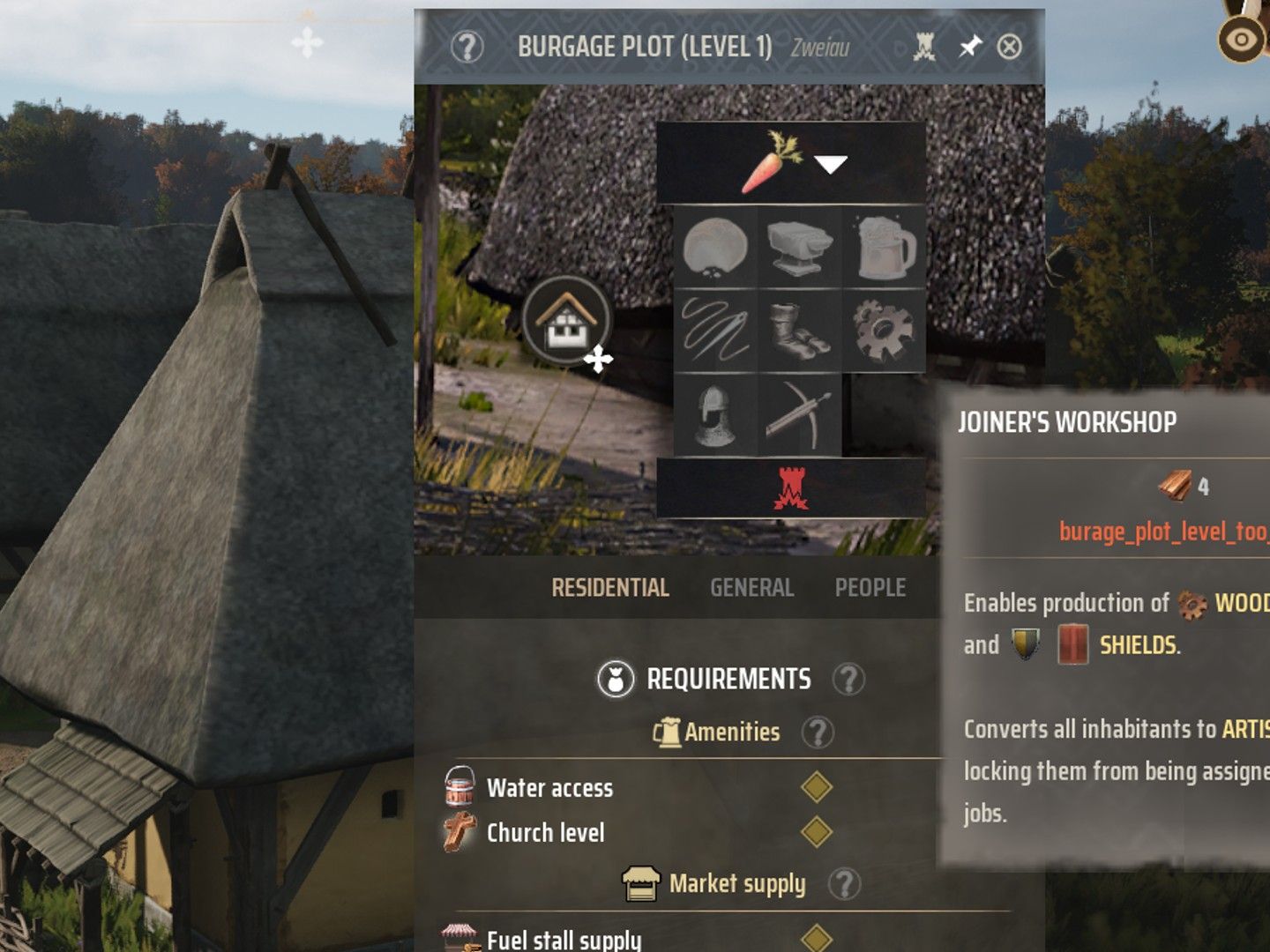Switch to the General tab
Viewport: 1270px width, 952px height.
[x=751, y=588]
